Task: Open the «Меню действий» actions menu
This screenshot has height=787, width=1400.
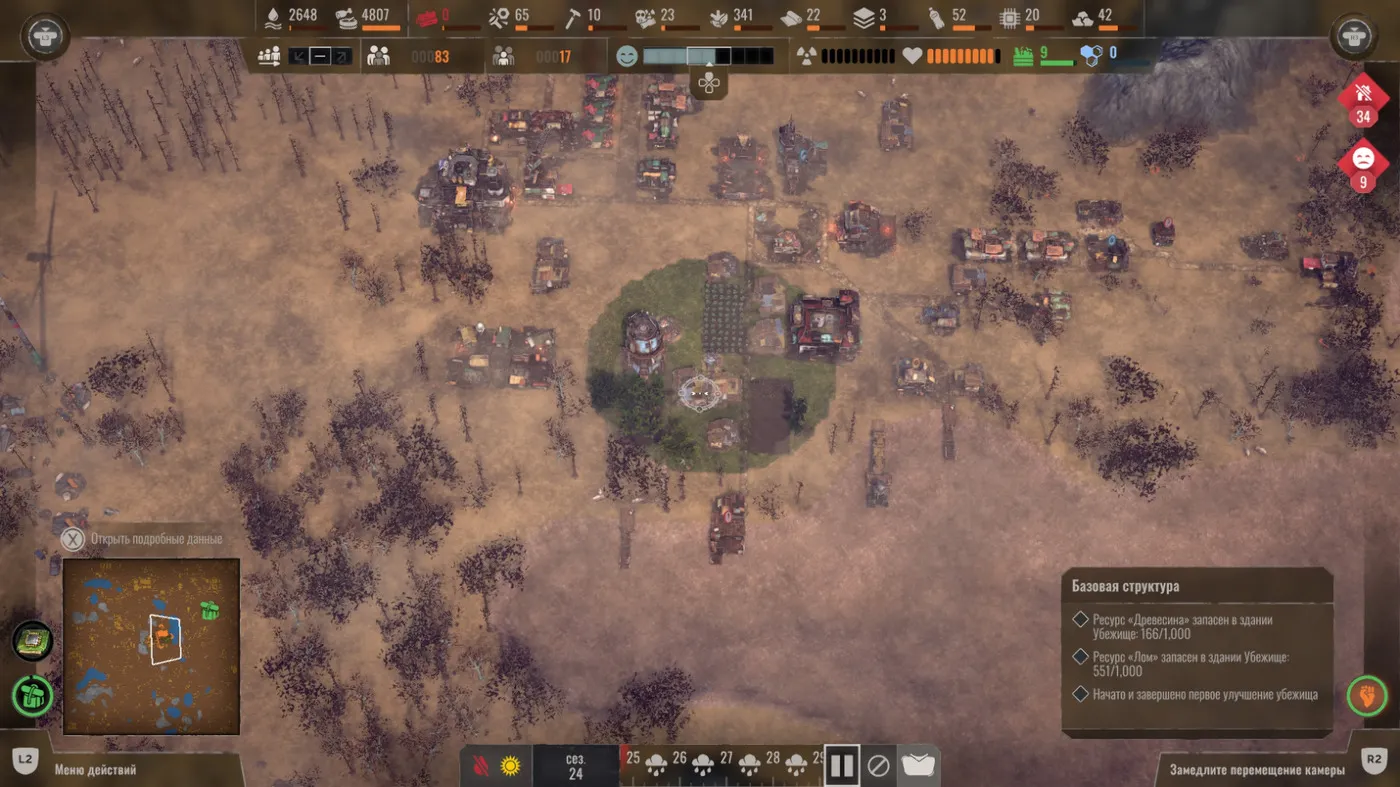Action: [95, 770]
